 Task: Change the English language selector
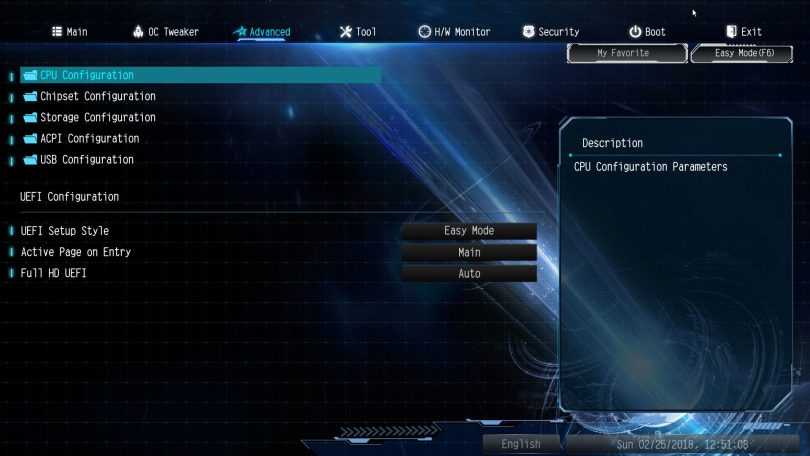(x=521, y=444)
